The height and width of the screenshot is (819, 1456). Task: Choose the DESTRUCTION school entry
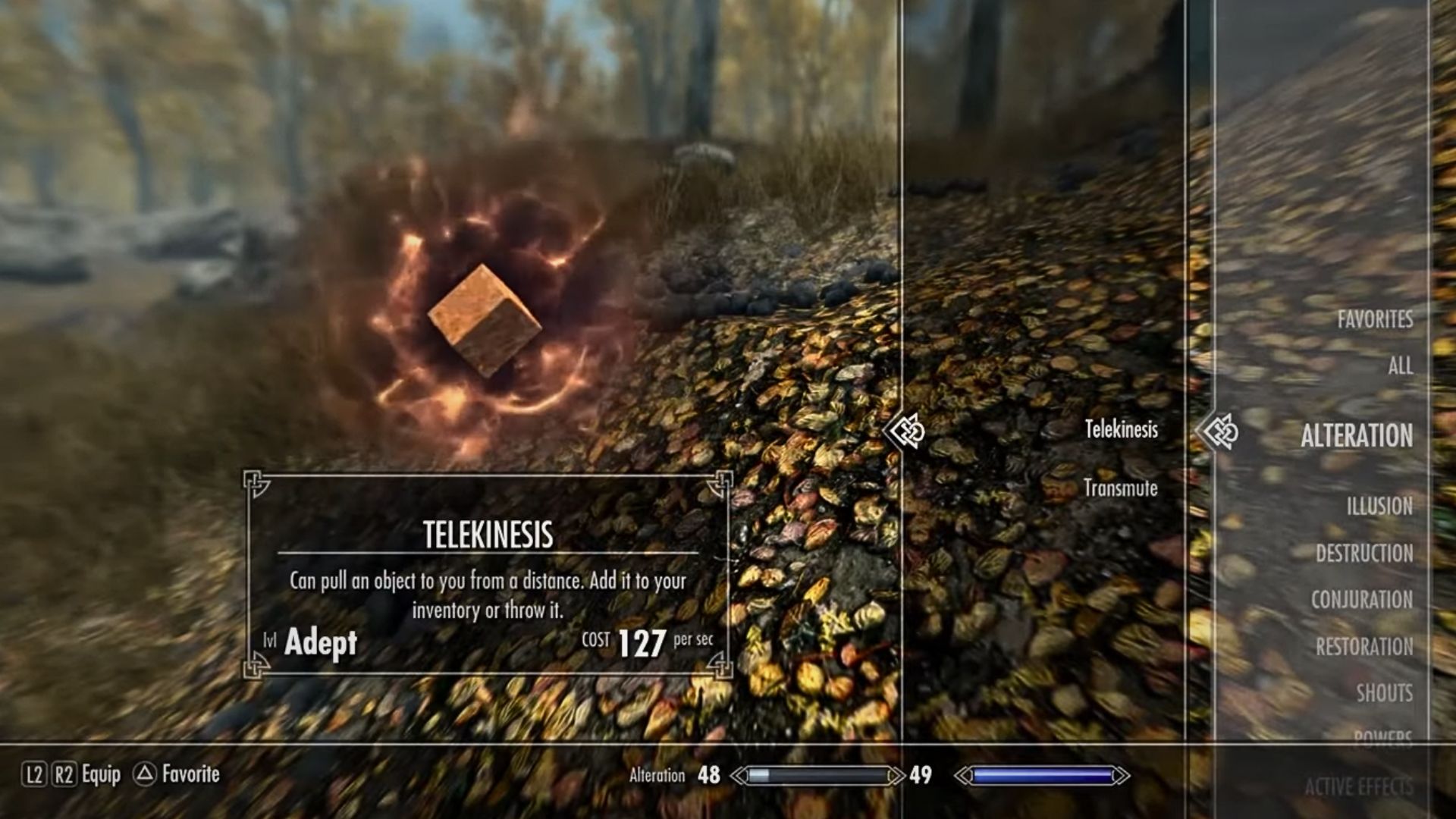(x=1366, y=554)
